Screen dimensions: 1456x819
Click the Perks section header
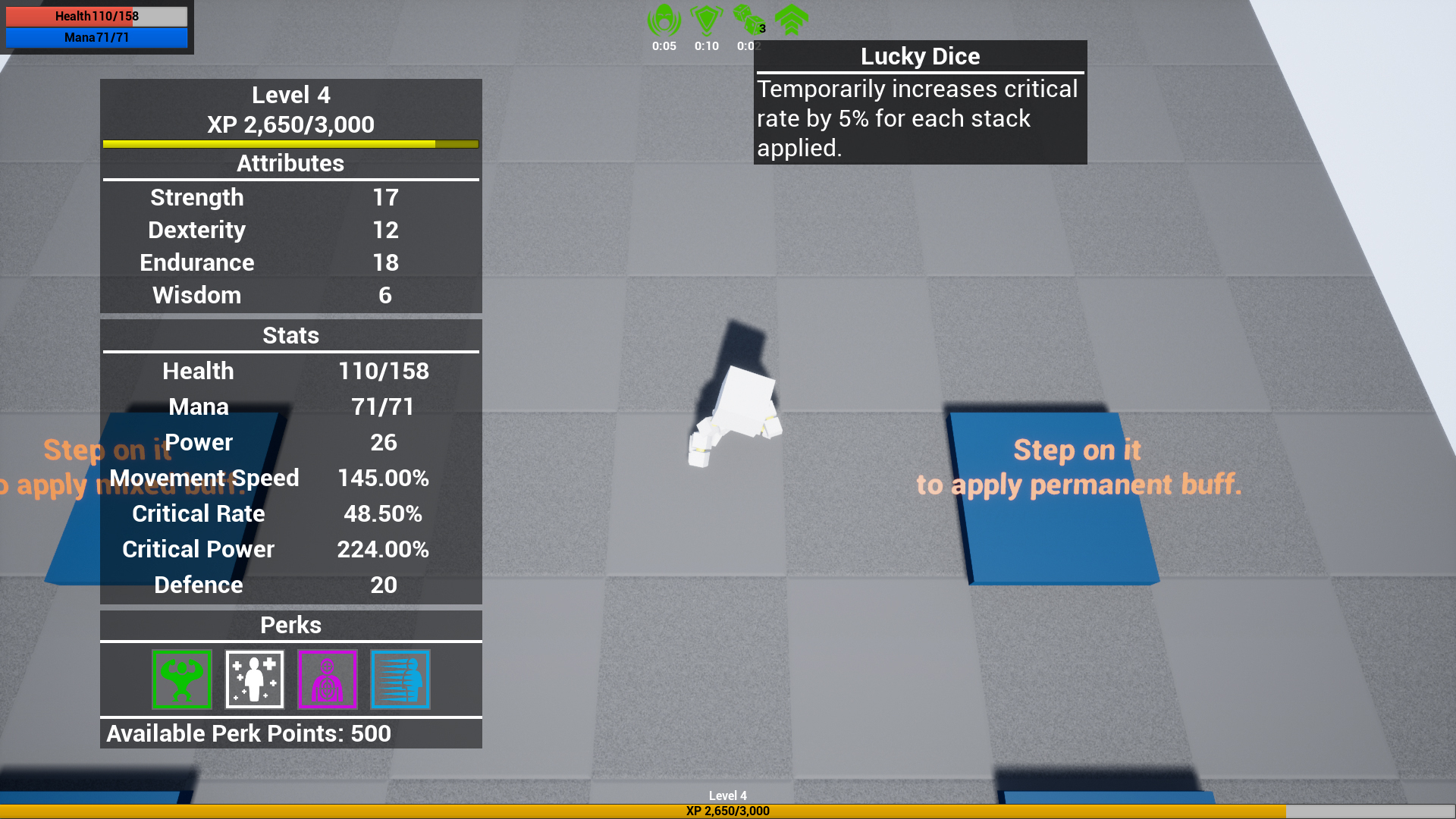pyautogui.click(x=291, y=625)
